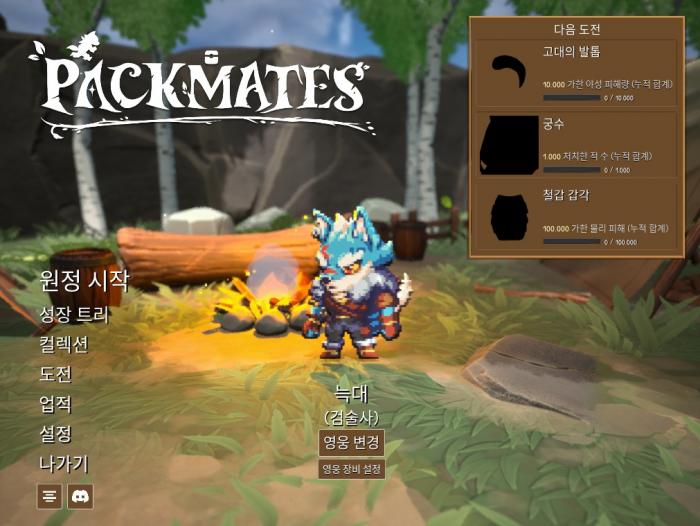The width and height of the screenshot is (700, 526).
Task: Open 영웅 장비 설정 hero equipment settings
Action: [351, 468]
